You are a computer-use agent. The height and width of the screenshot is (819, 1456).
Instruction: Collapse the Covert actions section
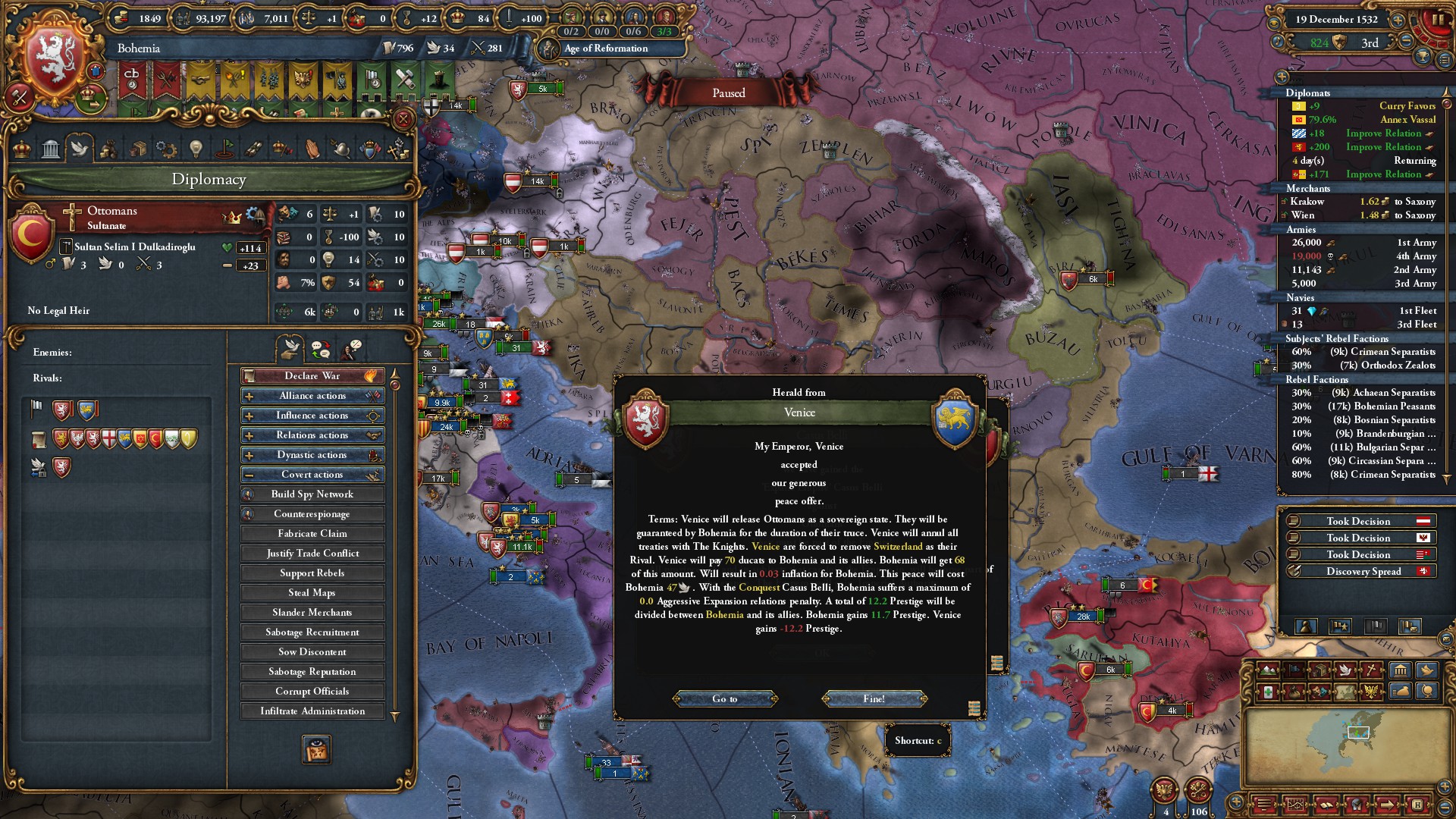tap(312, 475)
